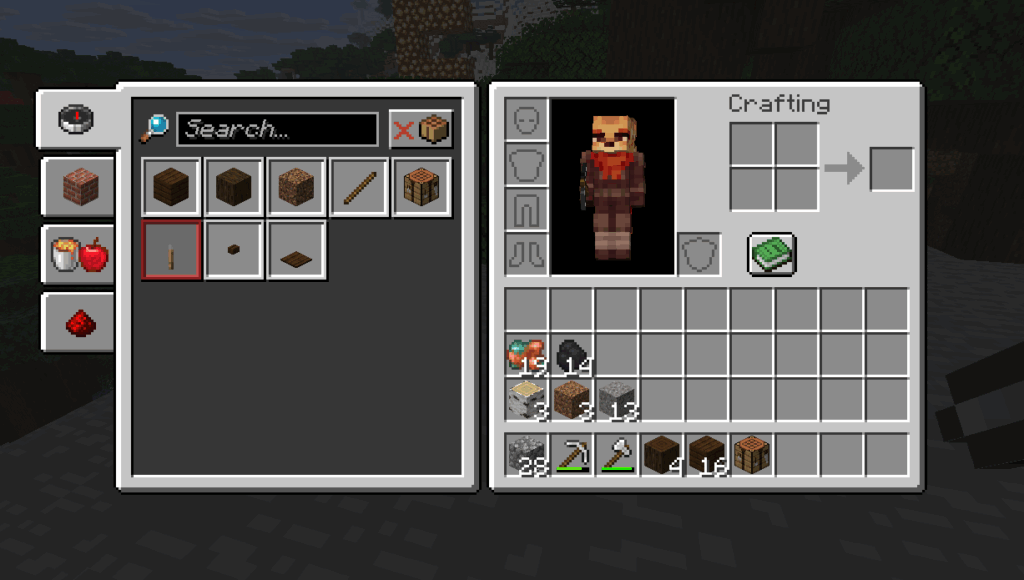Viewport: 1024px width, 580px height.
Task: Select the dark oak pressure plate recipe
Action: point(296,250)
